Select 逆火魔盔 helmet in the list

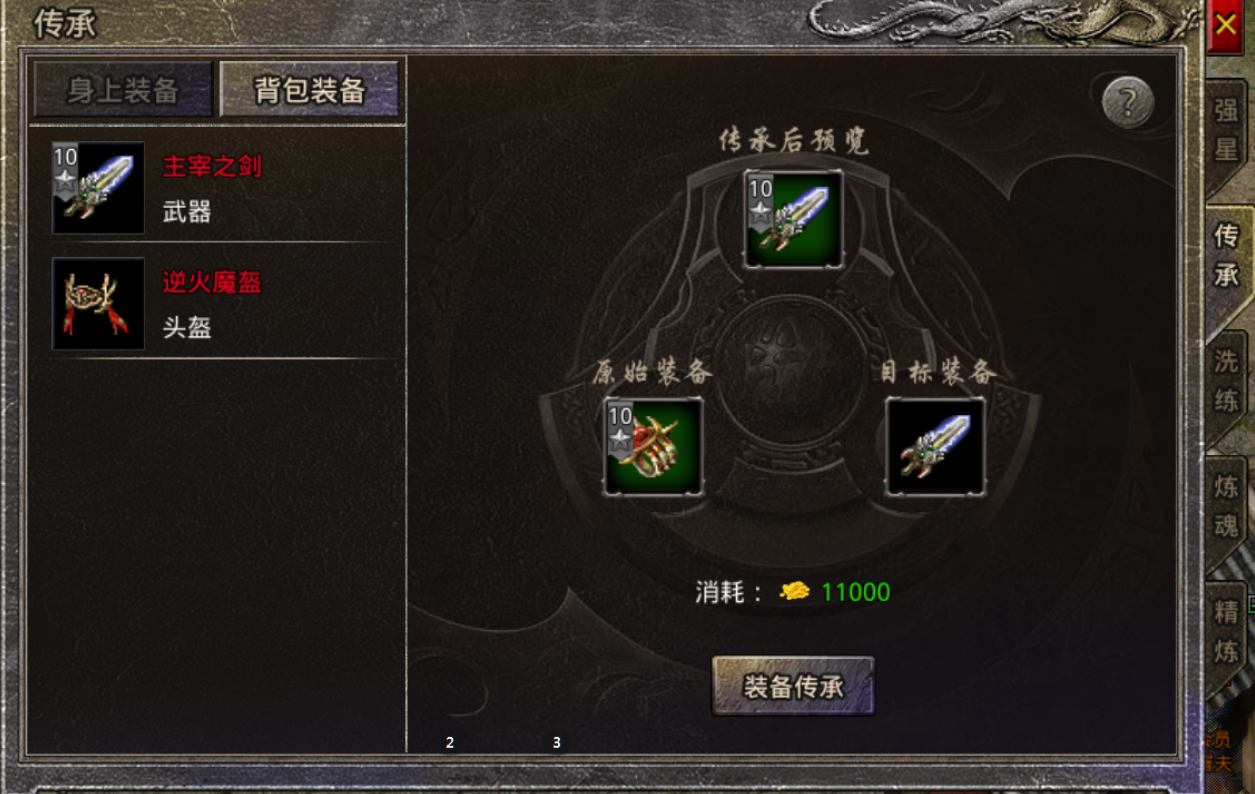[x=212, y=304]
